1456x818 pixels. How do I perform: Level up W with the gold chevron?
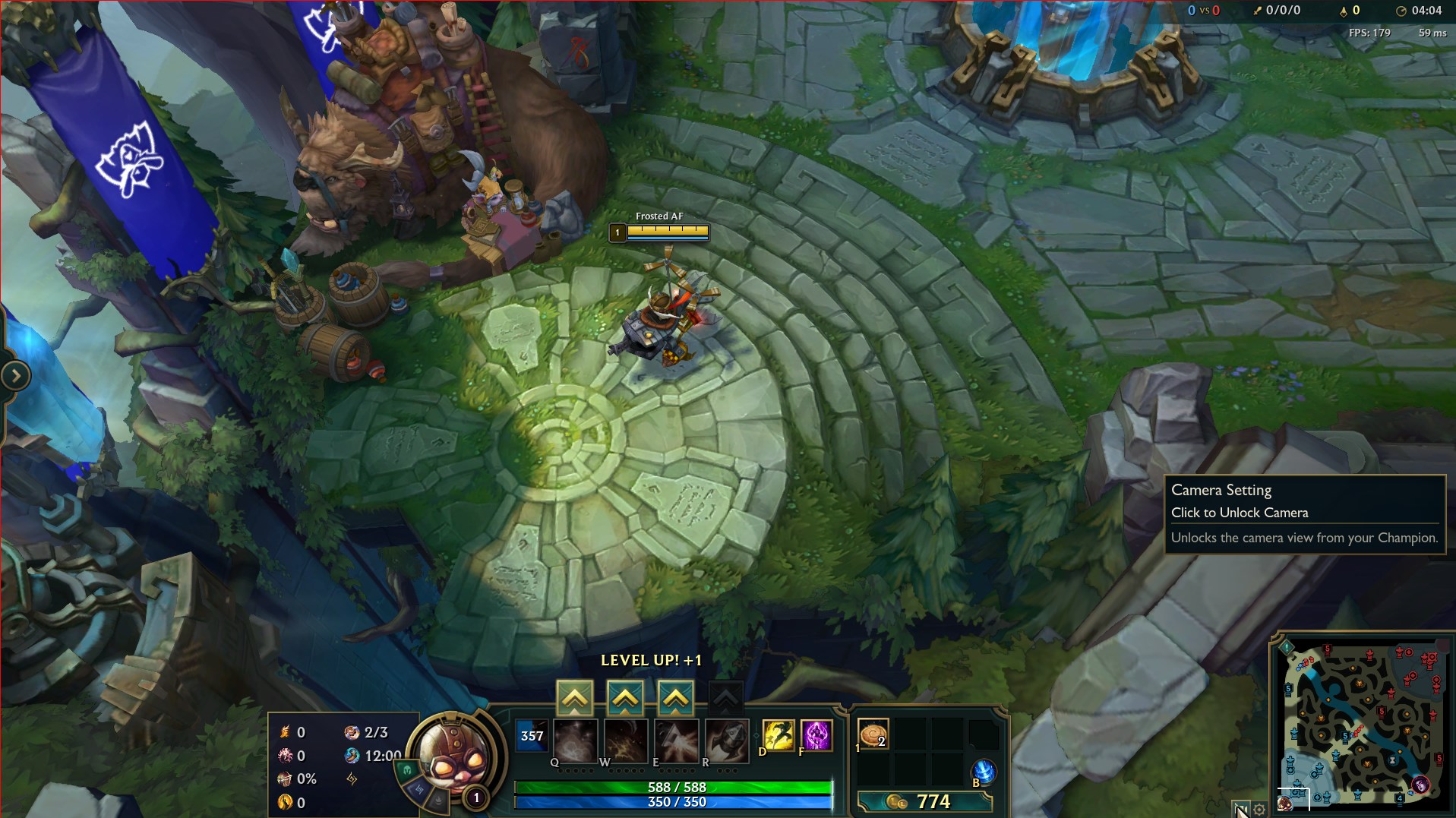[x=625, y=696]
